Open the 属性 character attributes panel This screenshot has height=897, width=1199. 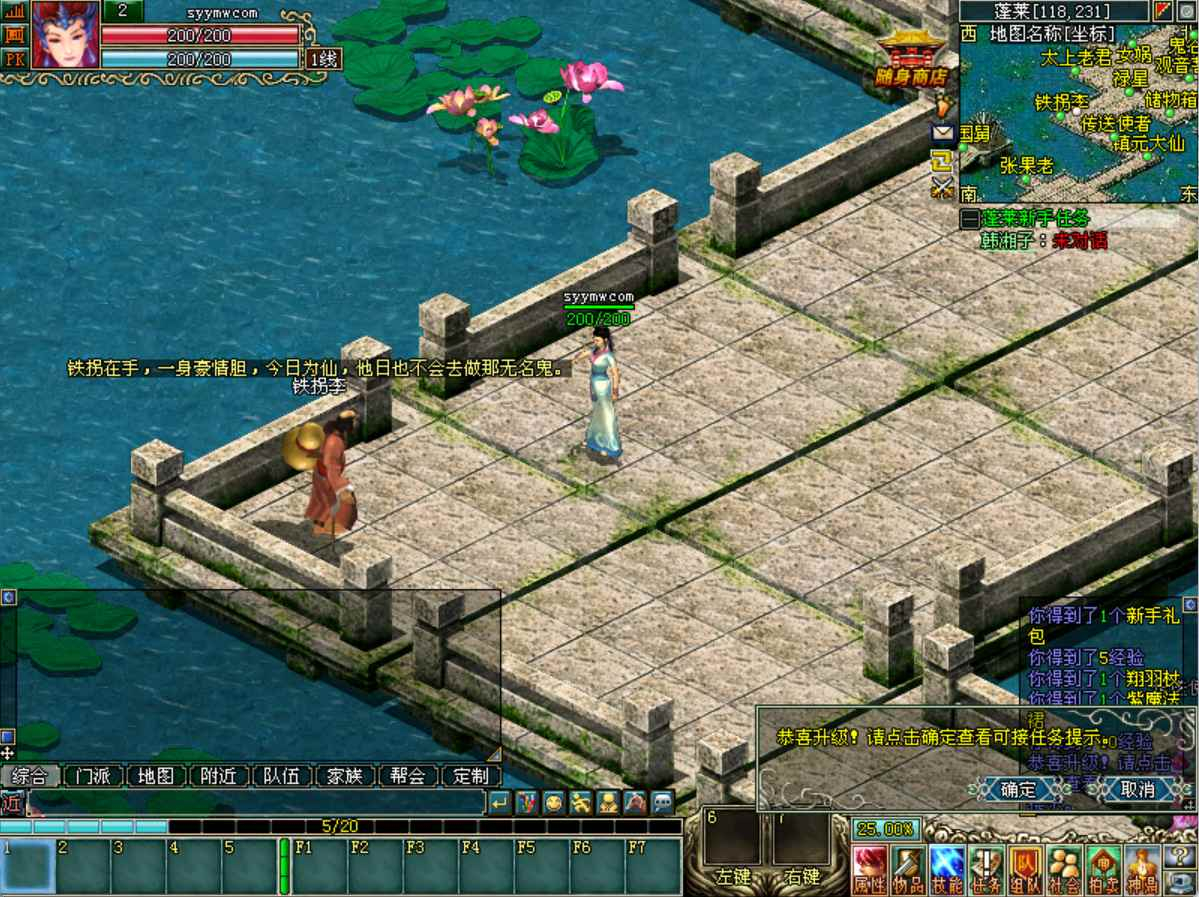tap(870, 869)
